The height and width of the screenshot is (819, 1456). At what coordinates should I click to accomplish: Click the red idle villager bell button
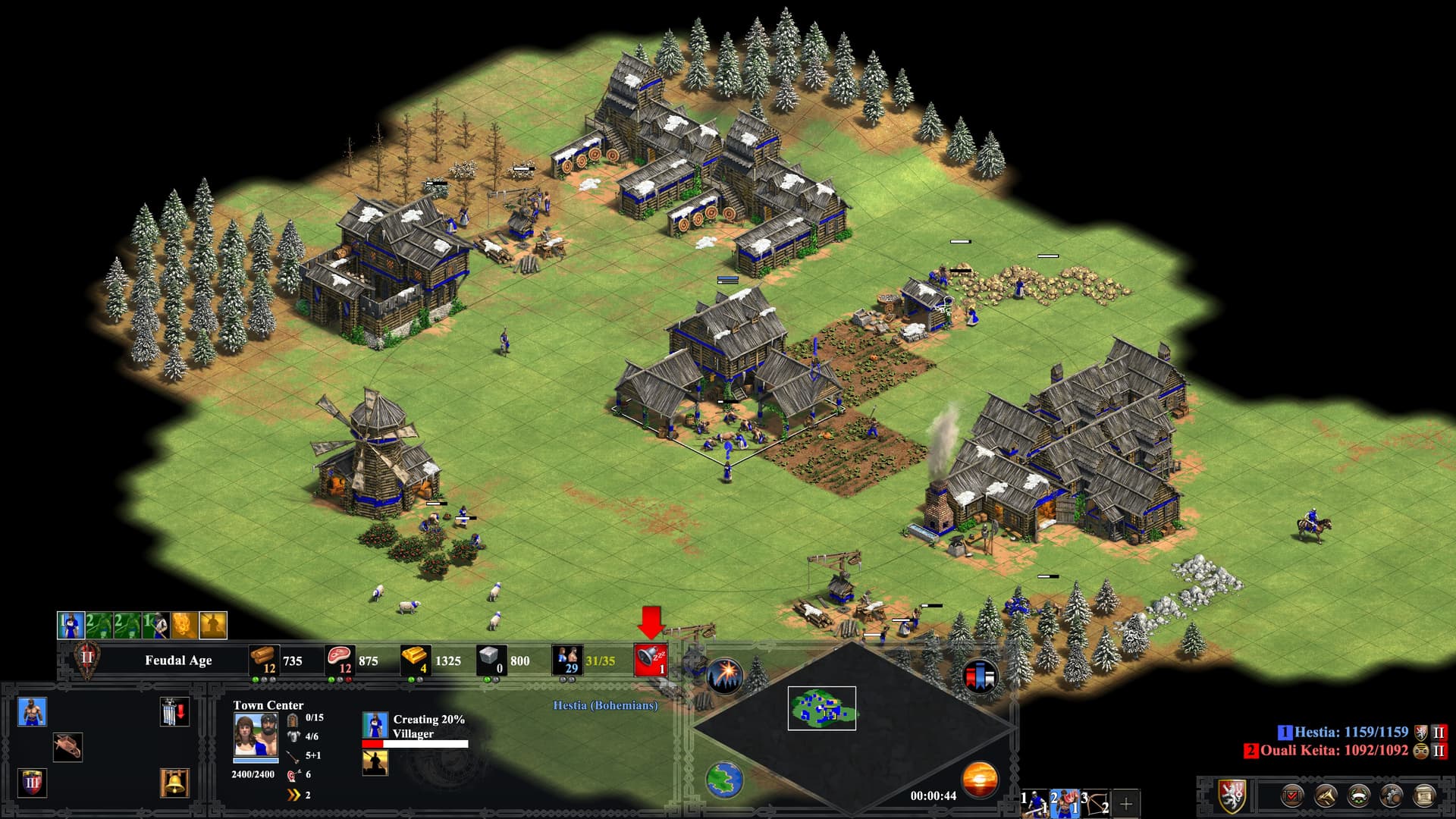[650, 660]
